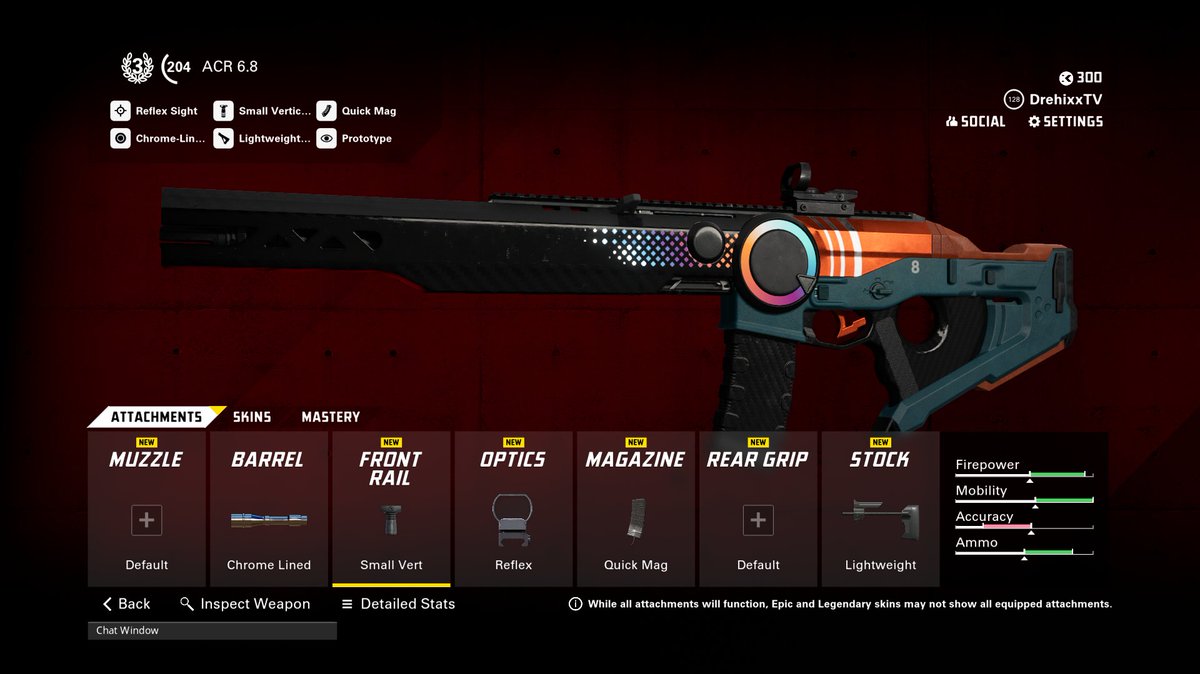Image resolution: width=1200 pixels, height=674 pixels.
Task: Choose the Muzzle attachment slot
Action: coord(147,509)
